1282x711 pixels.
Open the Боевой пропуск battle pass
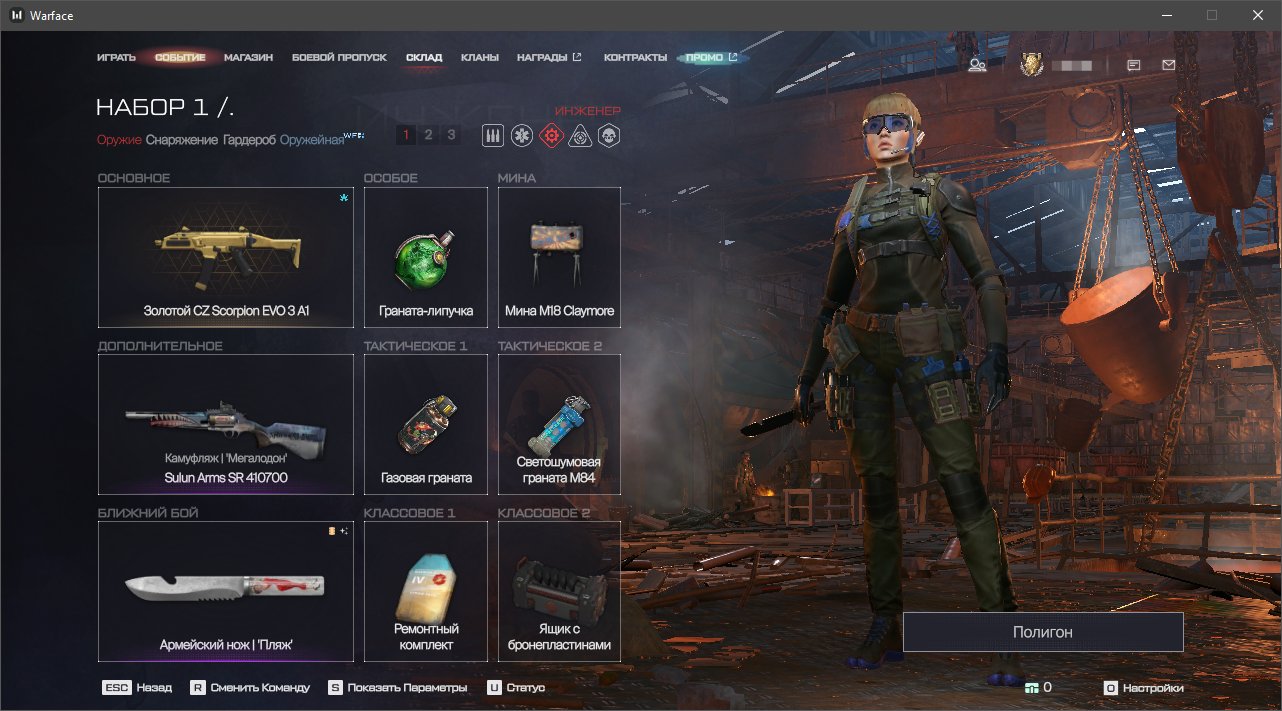(339, 58)
